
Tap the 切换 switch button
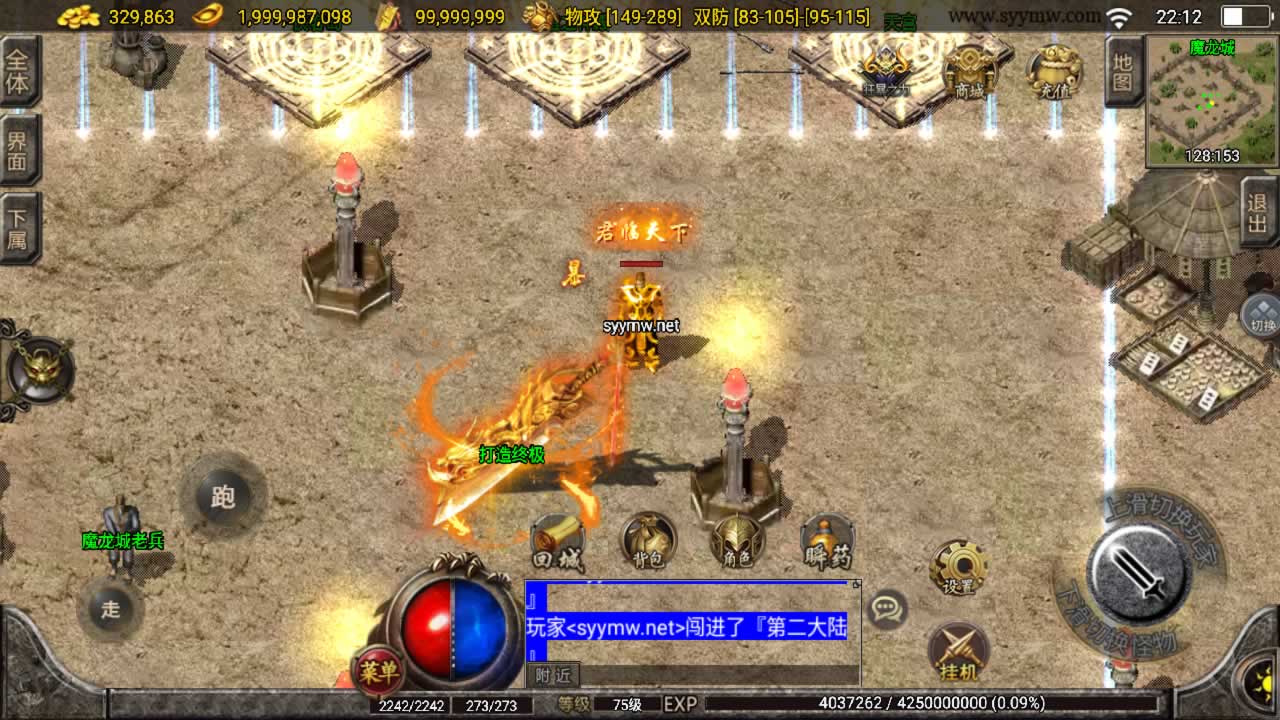[1260, 316]
